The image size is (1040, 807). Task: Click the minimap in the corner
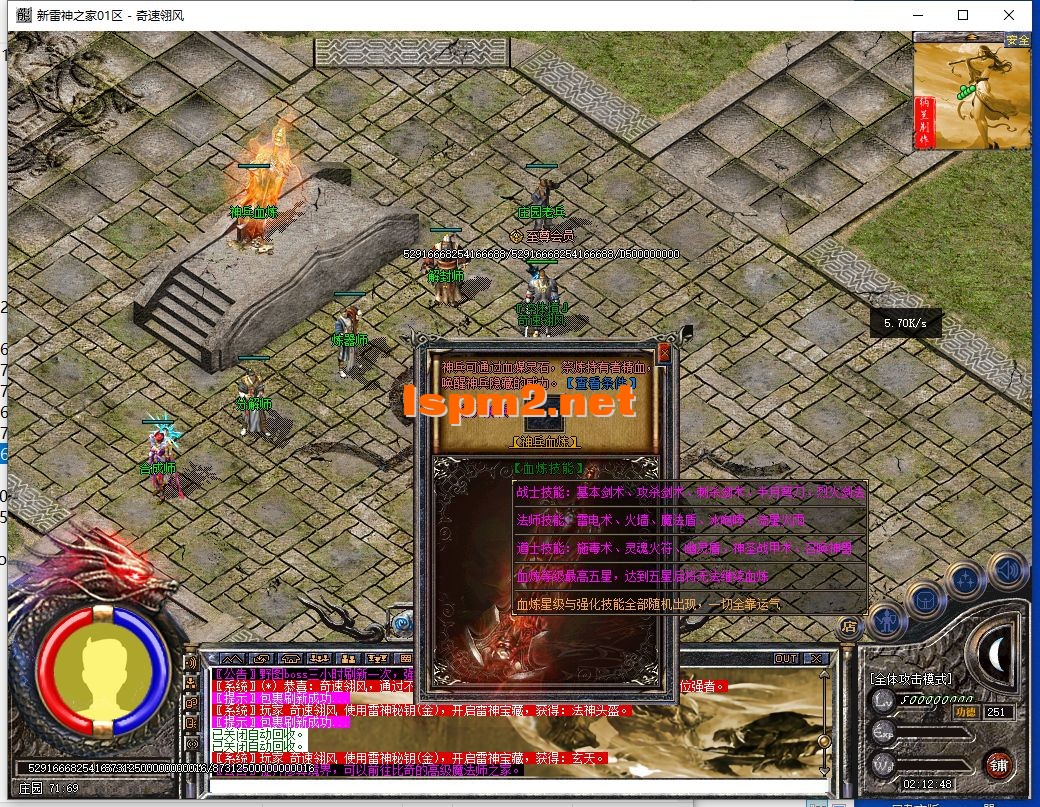point(972,91)
